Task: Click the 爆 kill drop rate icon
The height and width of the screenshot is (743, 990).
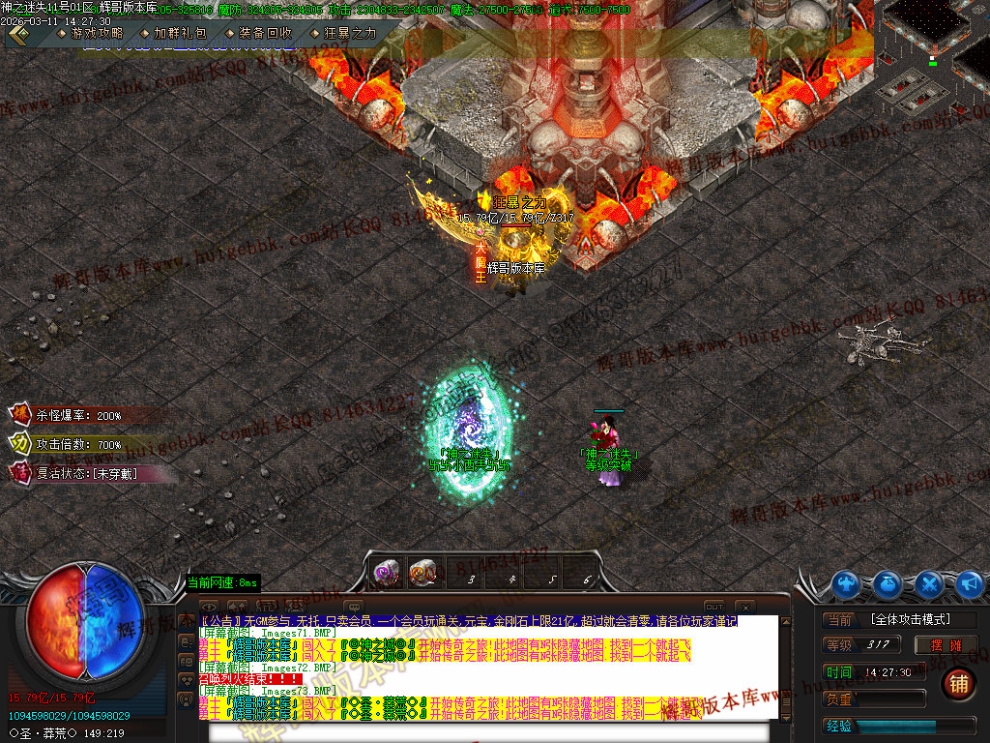Action: 20,415
